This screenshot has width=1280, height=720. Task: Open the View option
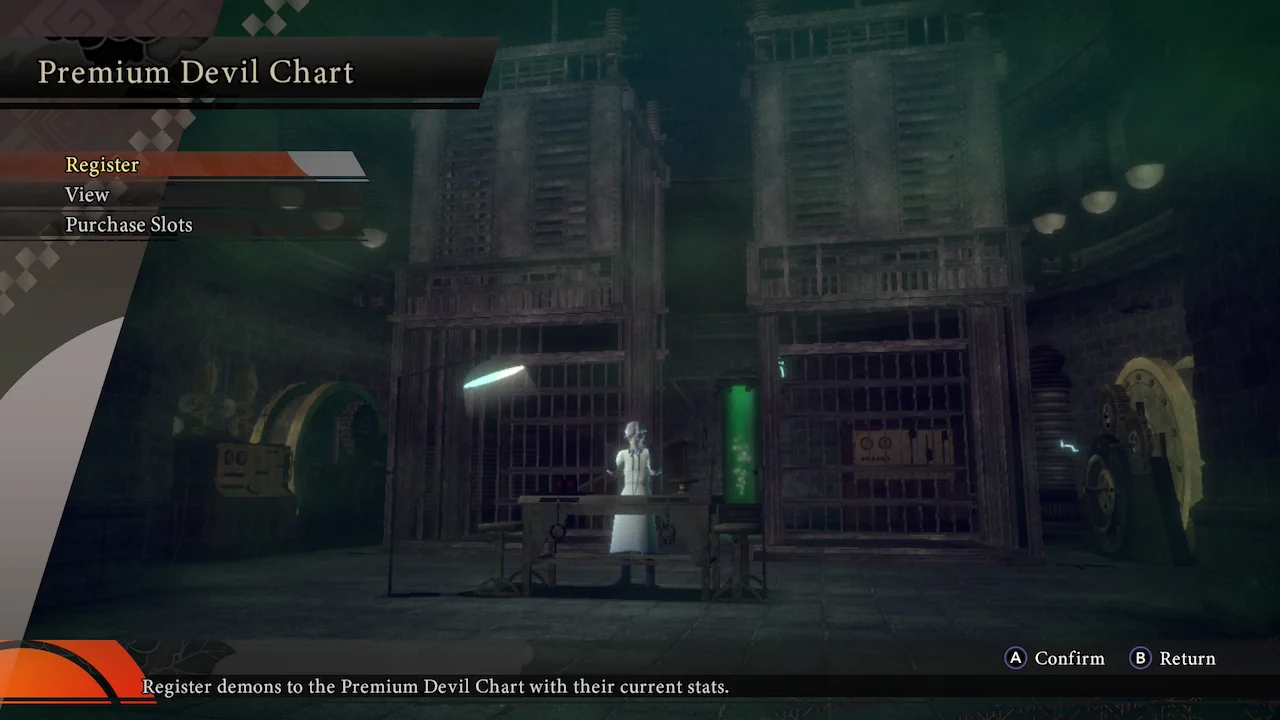pyautogui.click(x=87, y=195)
